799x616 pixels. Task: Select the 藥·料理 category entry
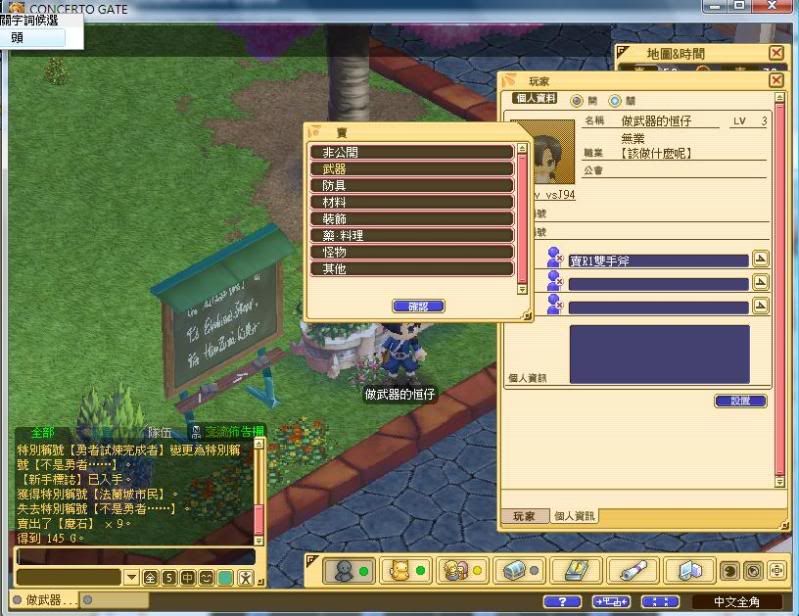coord(412,236)
